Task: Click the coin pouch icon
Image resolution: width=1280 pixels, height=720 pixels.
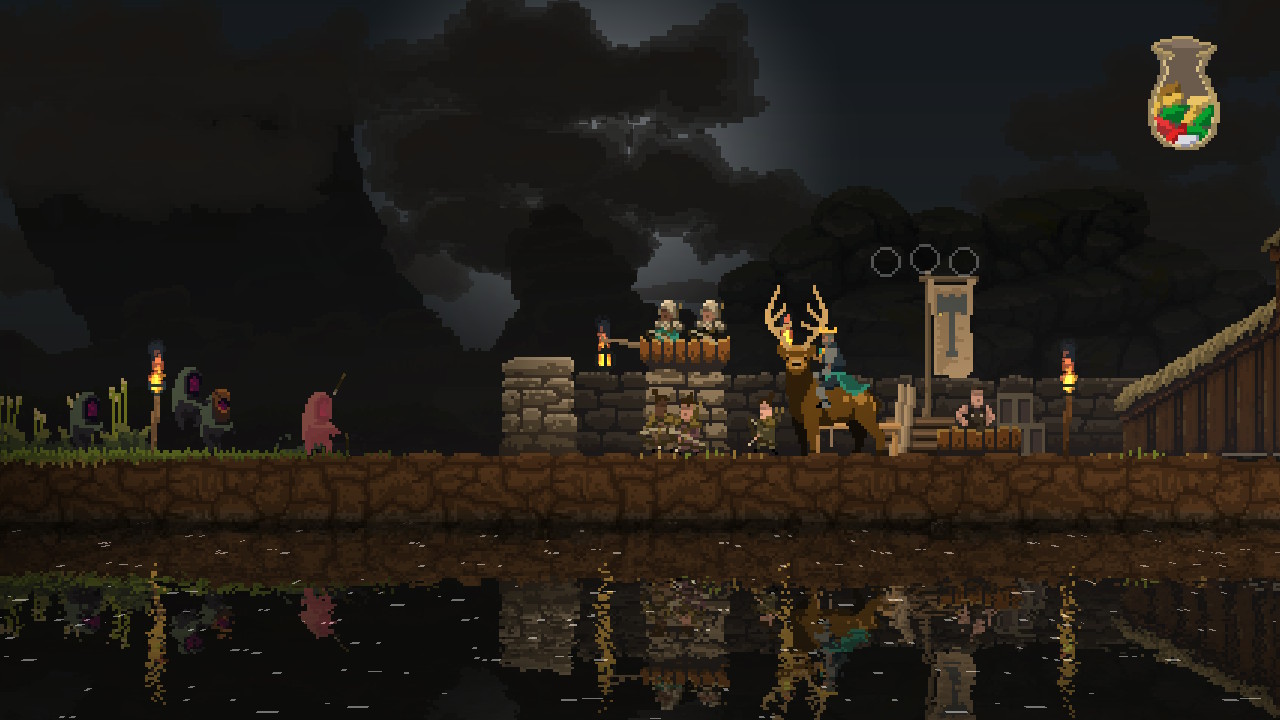Action: click(x=1183, y=88)
